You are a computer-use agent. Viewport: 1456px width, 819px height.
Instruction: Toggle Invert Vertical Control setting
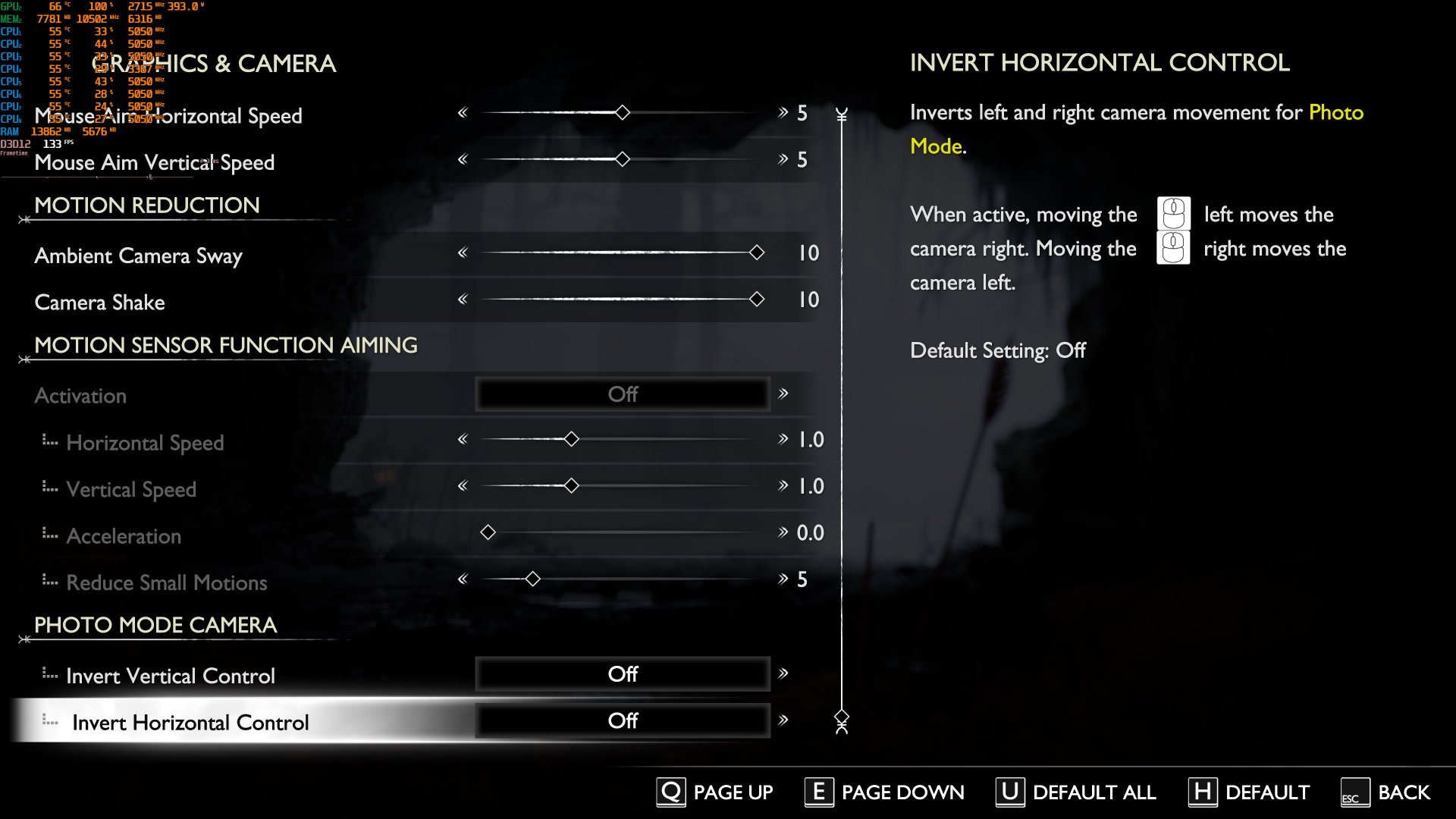pyautogui.click(x=622, y=673)
